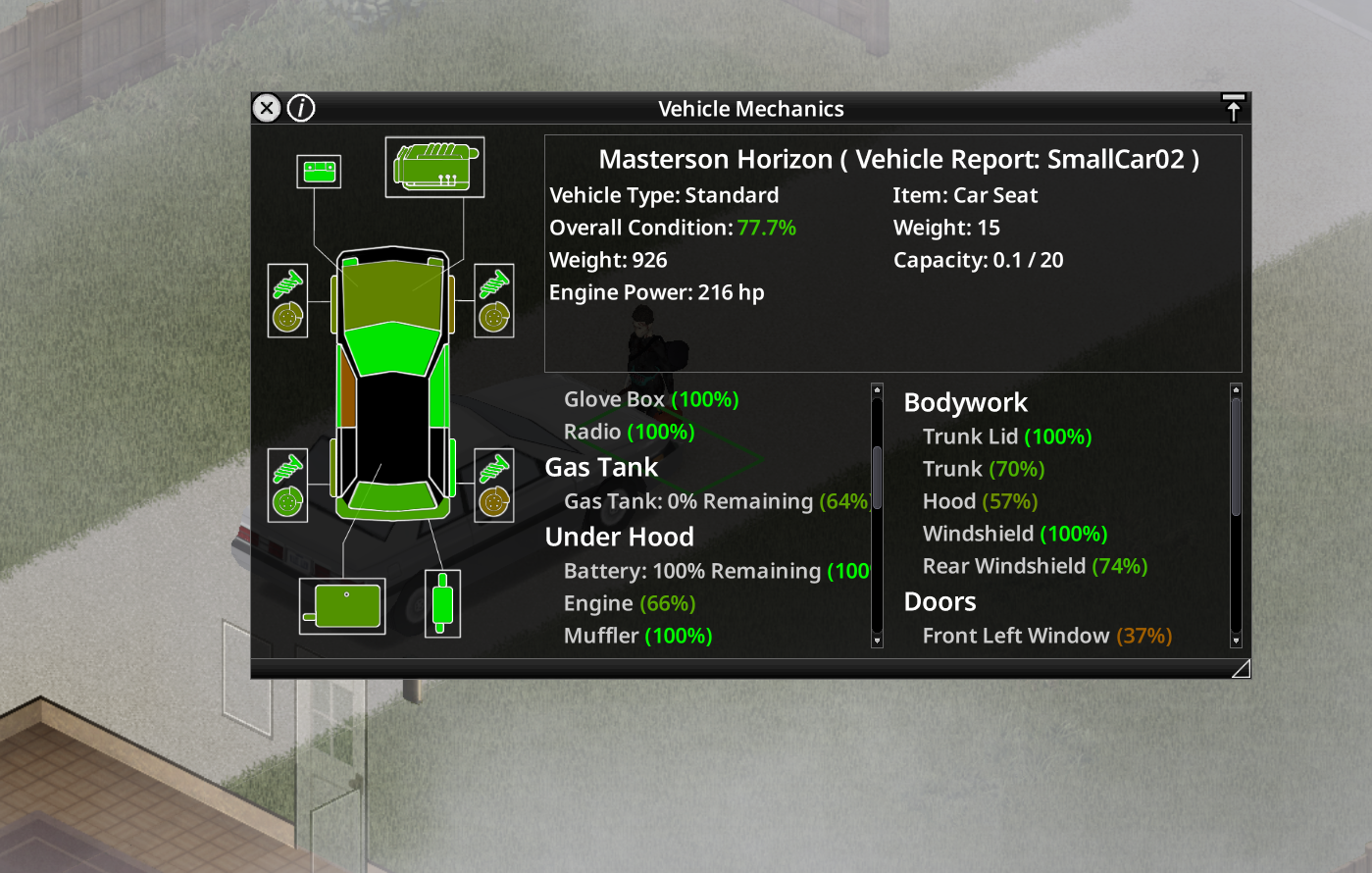Select the battery icon on the diagram
This screenshot has height=873, width=1372.
tap(319, 172)
